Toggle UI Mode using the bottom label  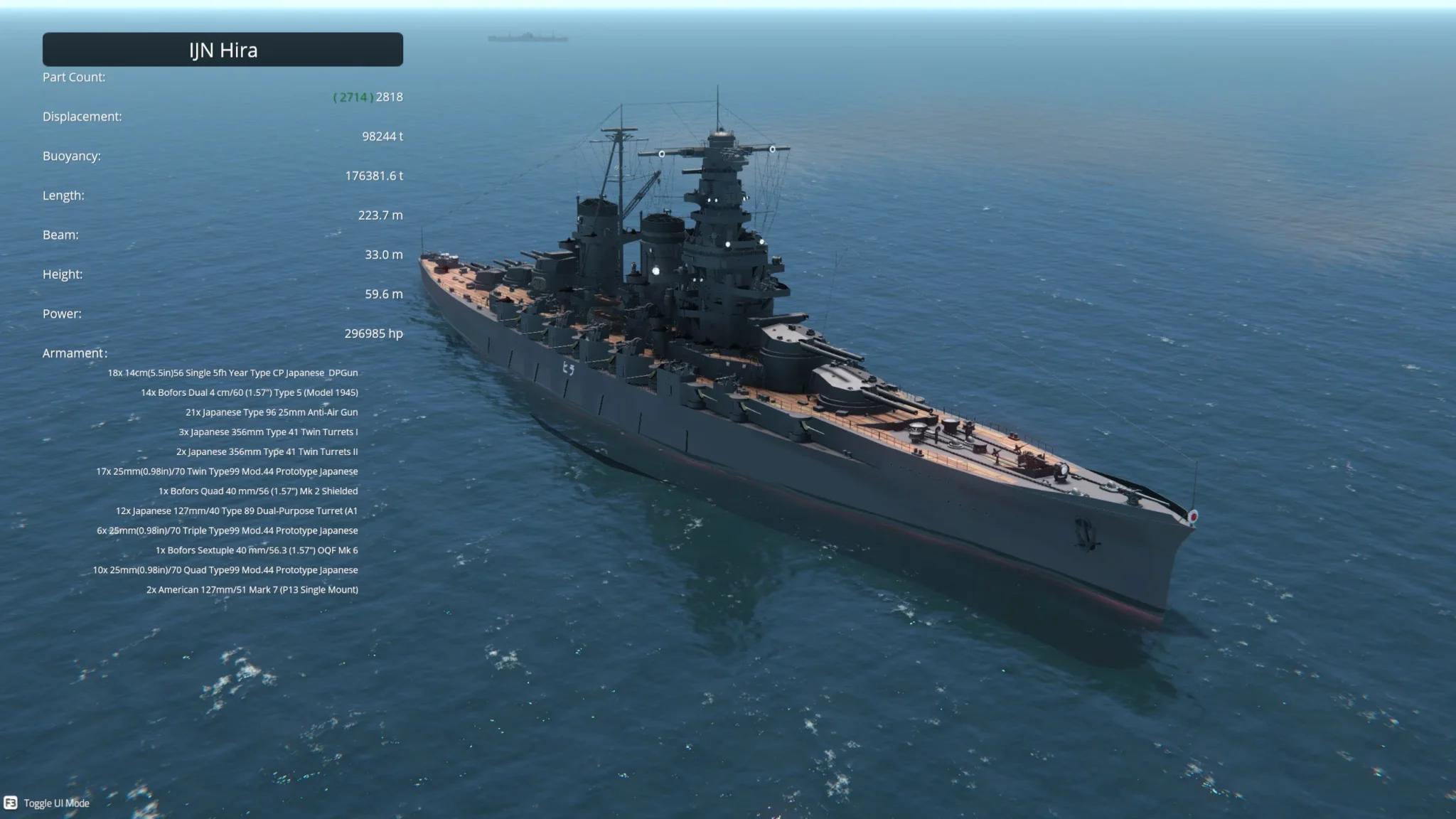56,803
